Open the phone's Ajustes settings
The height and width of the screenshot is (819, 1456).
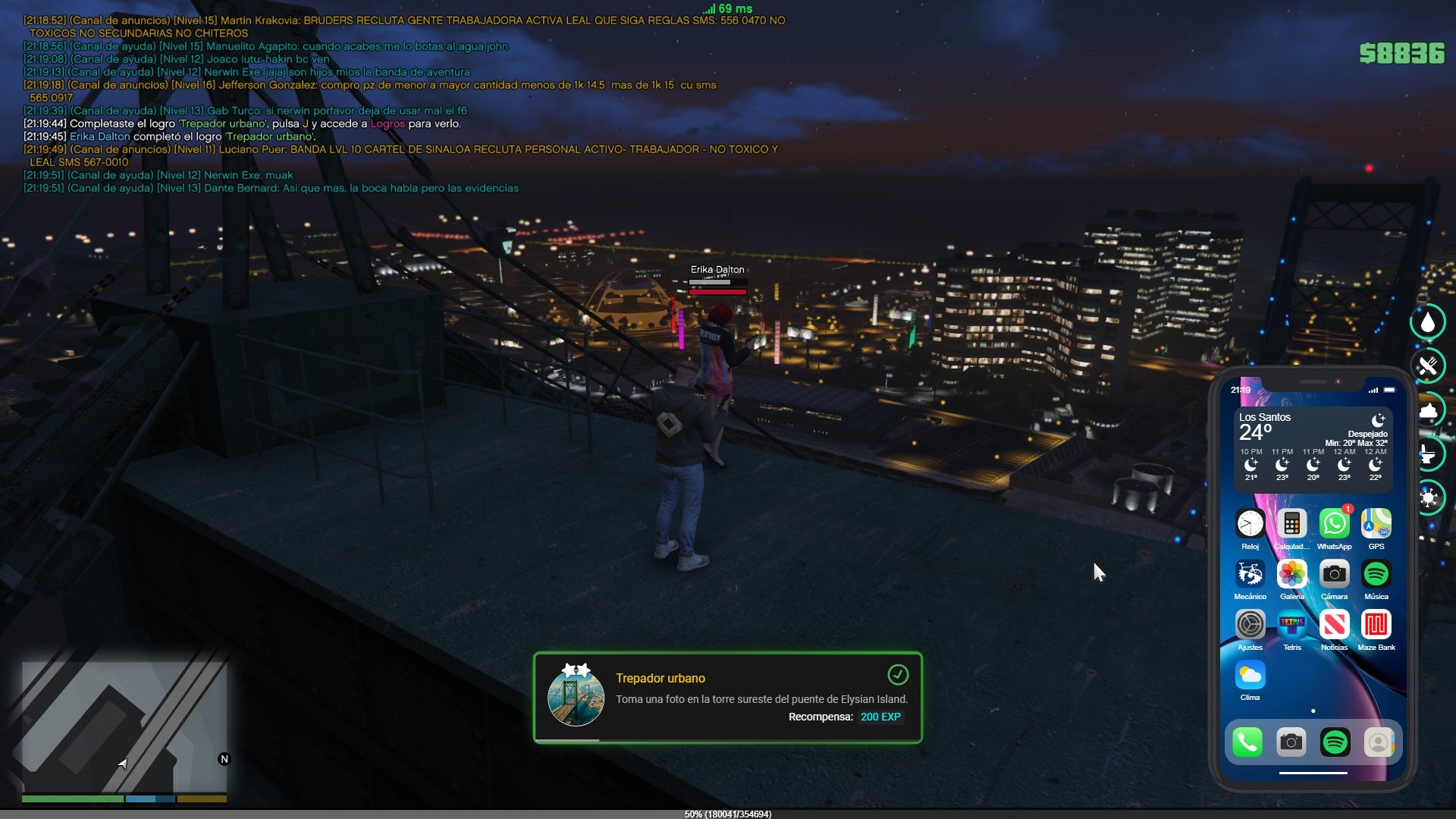coord(1250,626)
